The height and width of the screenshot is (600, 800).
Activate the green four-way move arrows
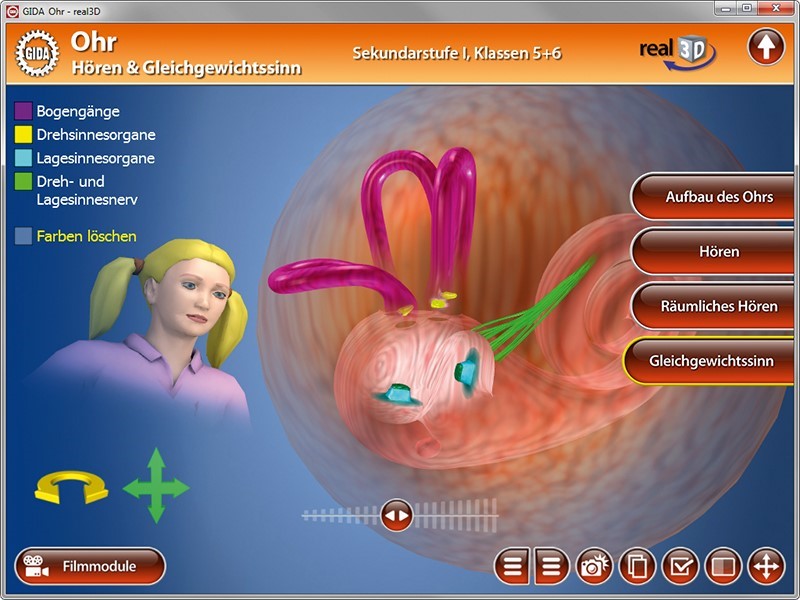(155, 487)
